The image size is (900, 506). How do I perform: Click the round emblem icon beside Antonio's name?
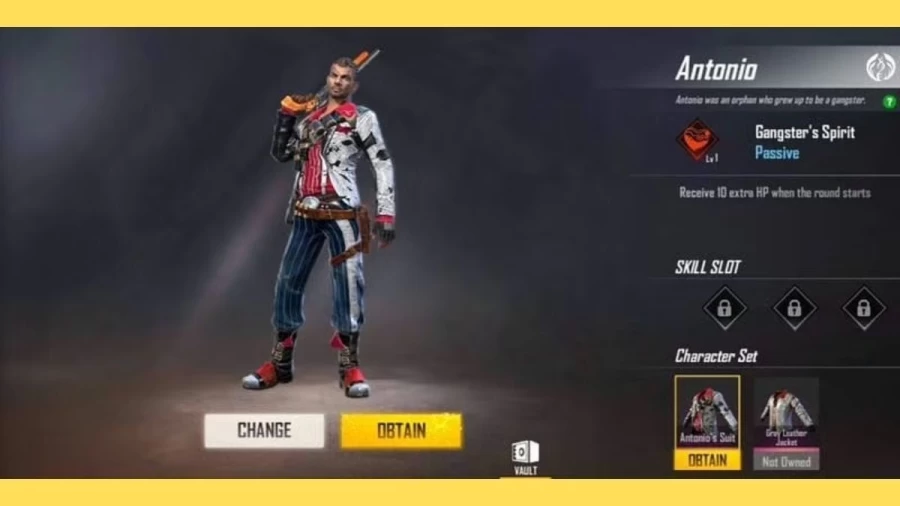[880, 68]
